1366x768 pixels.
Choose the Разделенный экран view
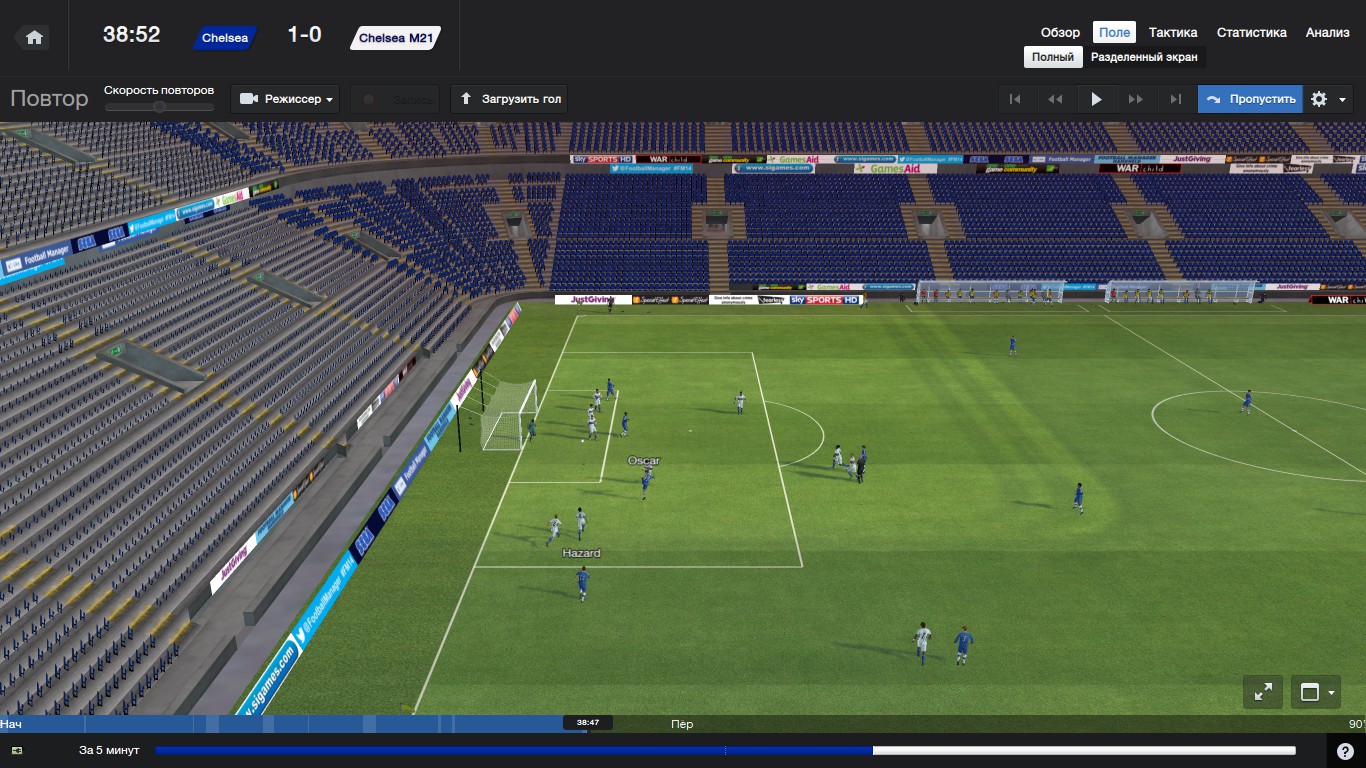pos(1144,57)
